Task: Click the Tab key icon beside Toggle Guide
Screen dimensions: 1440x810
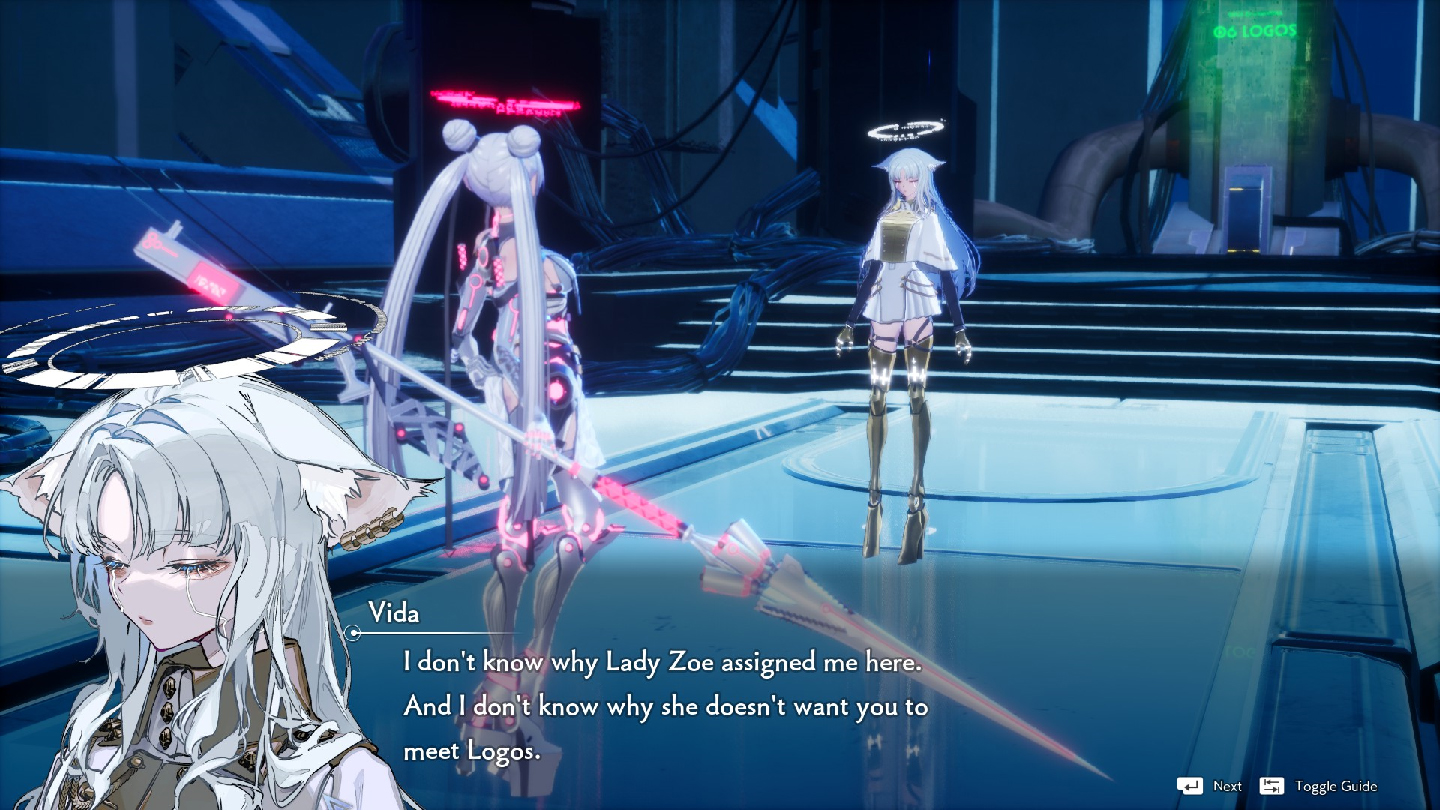Action: [1271, 786]
